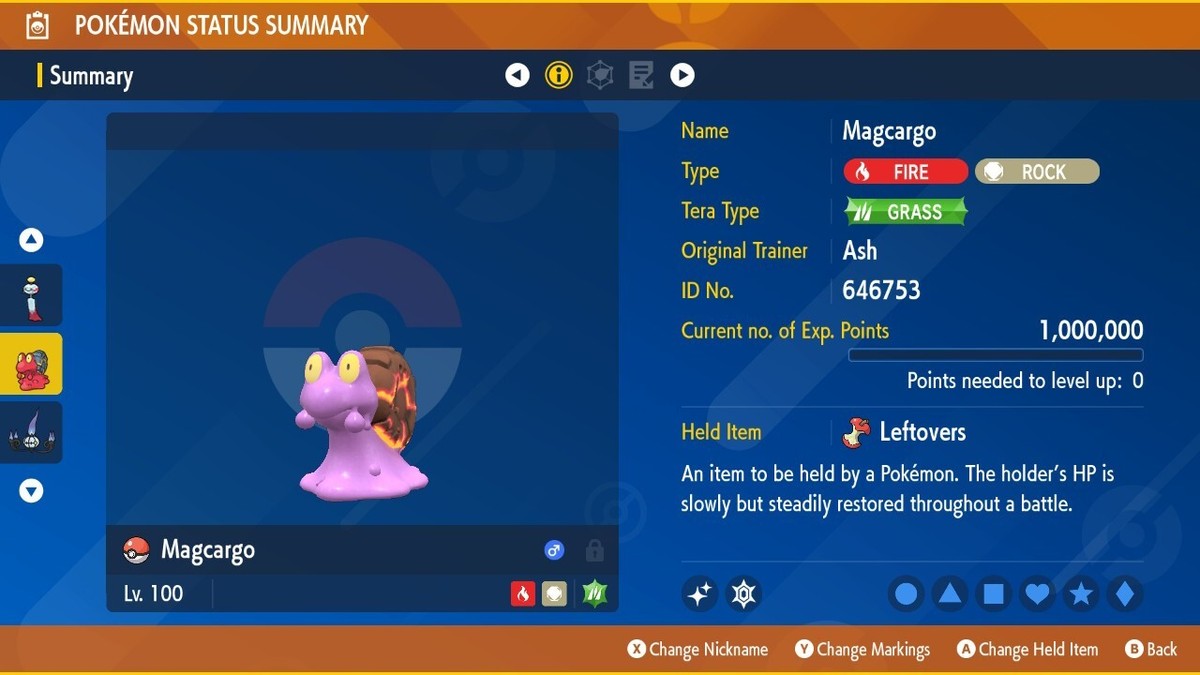The width and height of the screenshot is (1200, 675).
Task: Toggle the square marking
Action: [x=994, y=594]
